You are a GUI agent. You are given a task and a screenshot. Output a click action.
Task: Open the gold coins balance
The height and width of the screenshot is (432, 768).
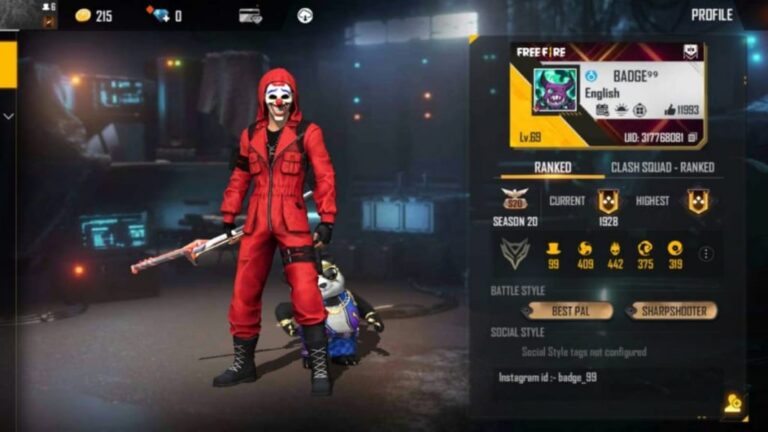coord(93,16)
